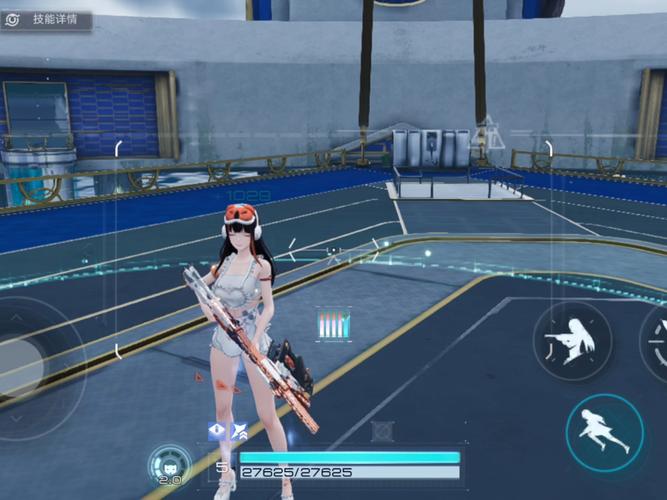This screenshot has height=500, width=667.
Task: Open the 技能详情 skill details button
Action: (46, 20)
